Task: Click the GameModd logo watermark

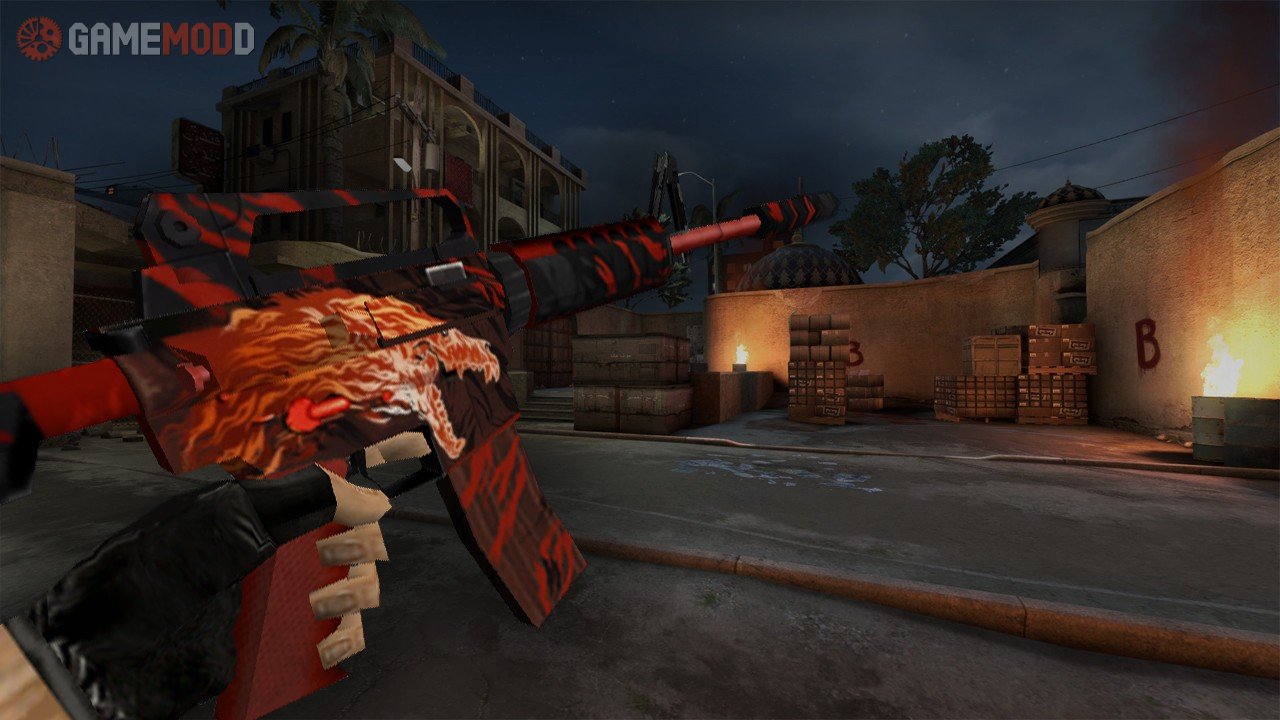Action: coord(136,38)
